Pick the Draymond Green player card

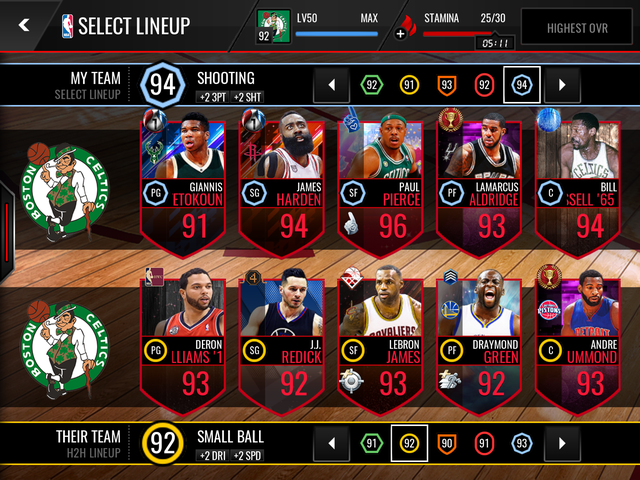[x=480, y=341]
